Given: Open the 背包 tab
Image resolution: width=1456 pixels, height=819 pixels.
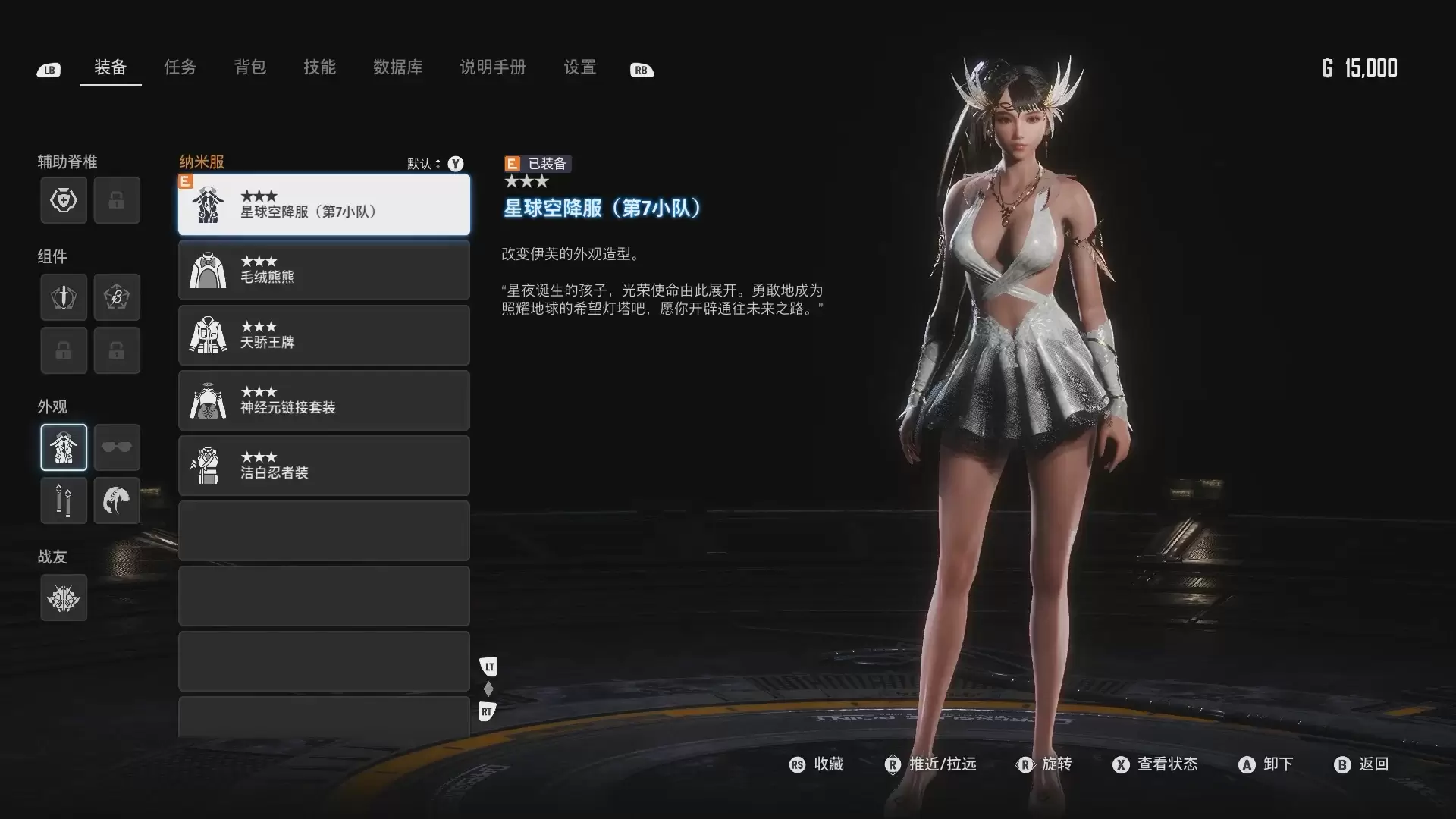Looking at the screenshot, I should [249, 67].
